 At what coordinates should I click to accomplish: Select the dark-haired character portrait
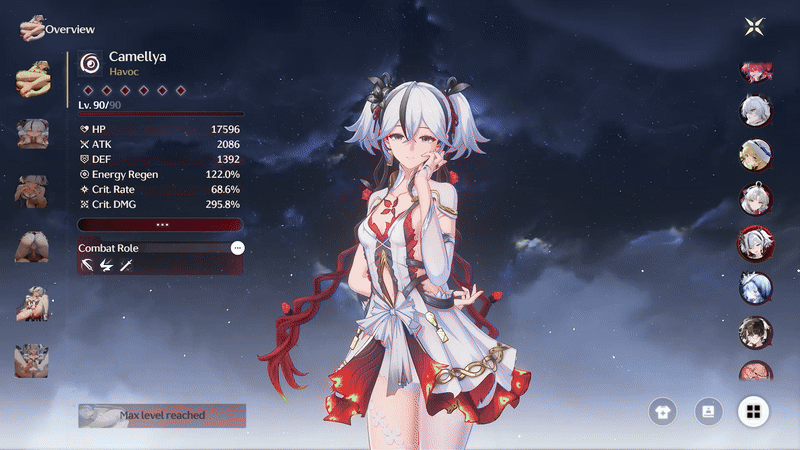[754, 330]
